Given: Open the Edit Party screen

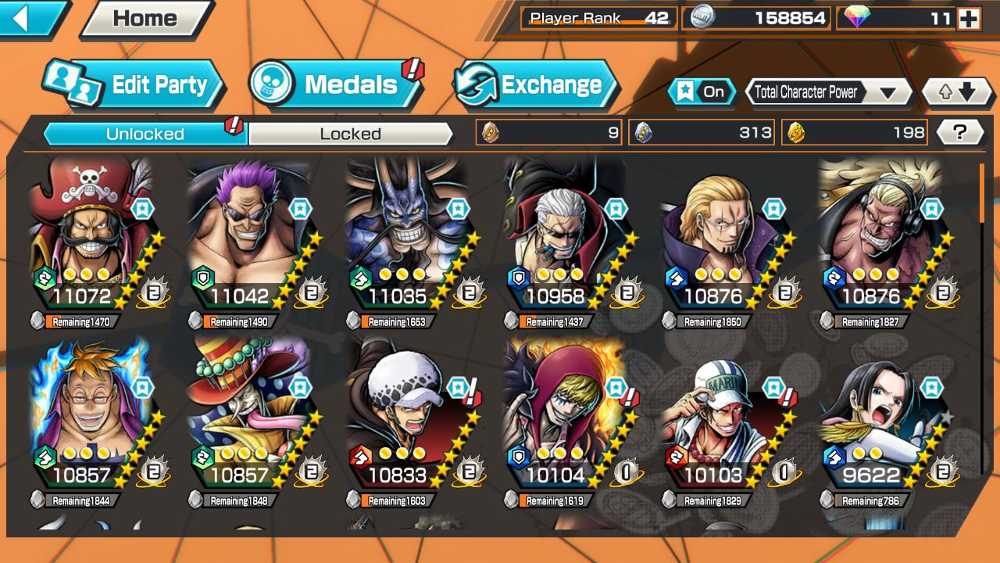Looking at the screenshot, I should 132,84.
